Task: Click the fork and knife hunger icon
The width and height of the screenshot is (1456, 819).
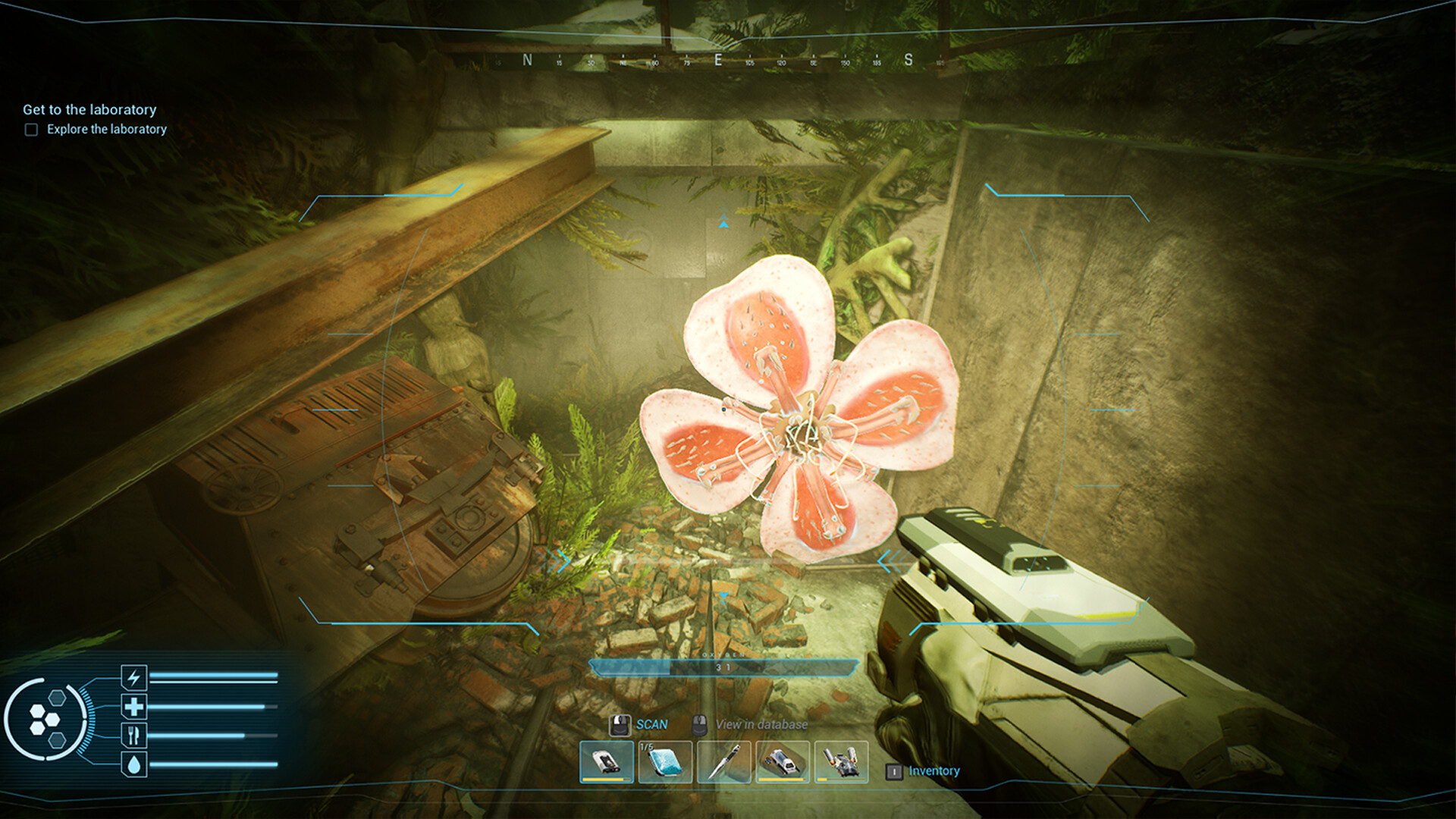Action: 134,735
